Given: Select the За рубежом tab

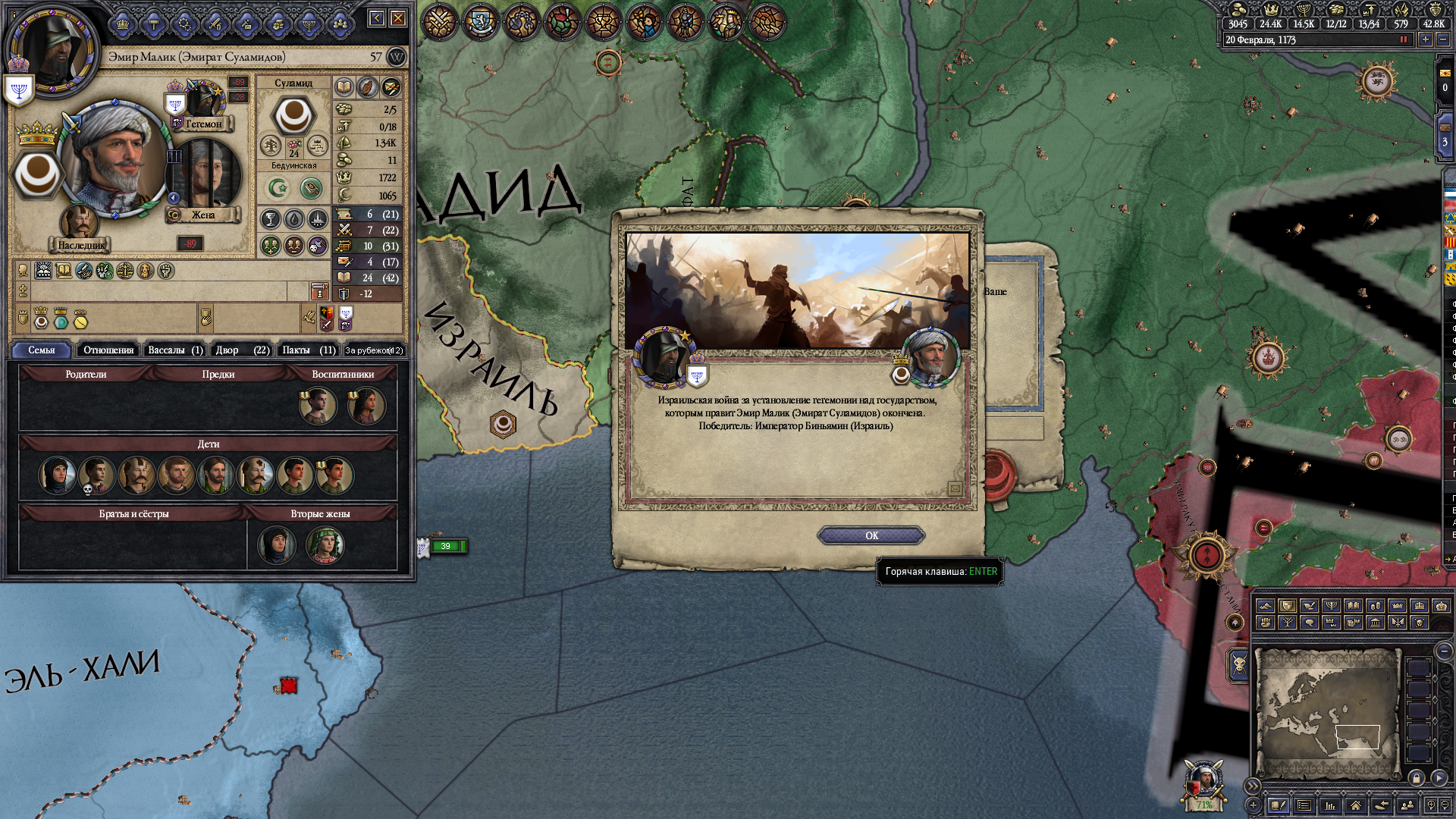Looking at the screenshot, I should 374,350.
